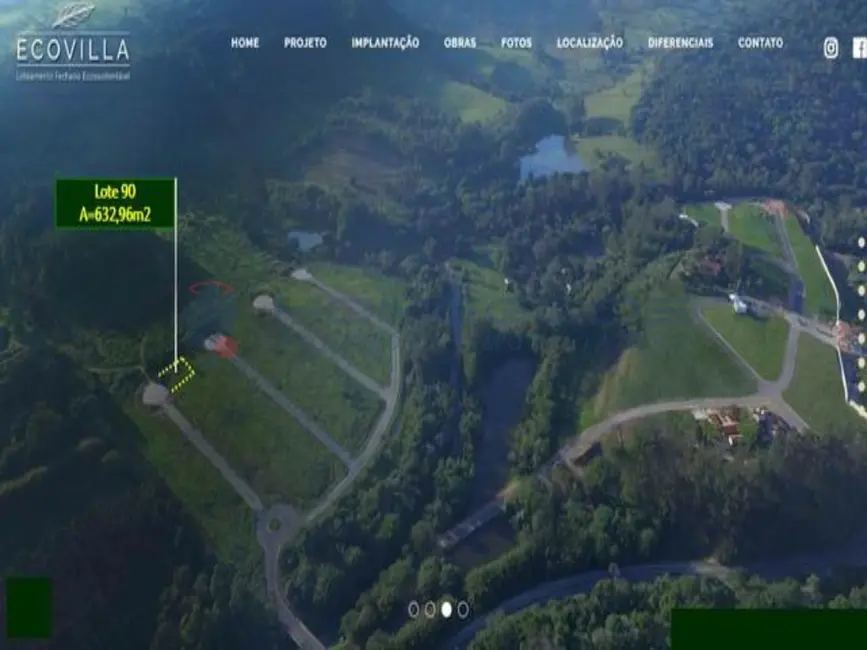
Task: Go to the Projeto section
Action: coord(305,43)
